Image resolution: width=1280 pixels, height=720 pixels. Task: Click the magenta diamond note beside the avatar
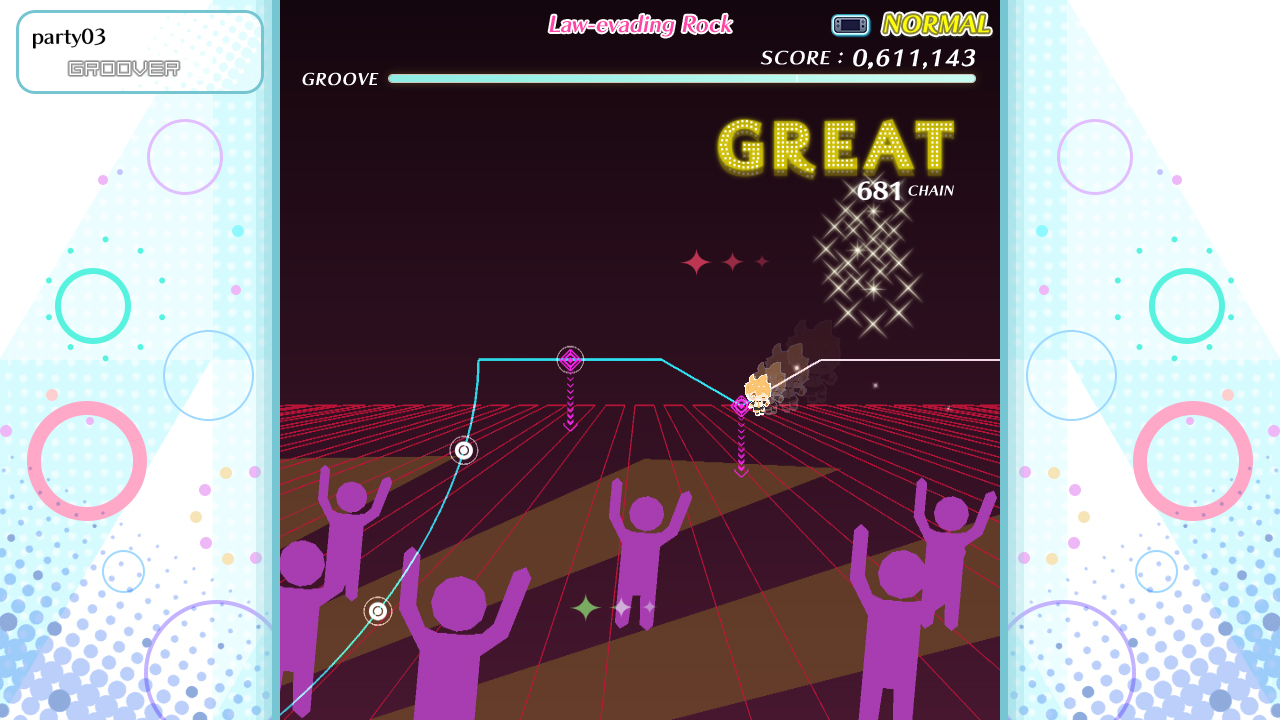pyautogui.click(x=740, y=406)
